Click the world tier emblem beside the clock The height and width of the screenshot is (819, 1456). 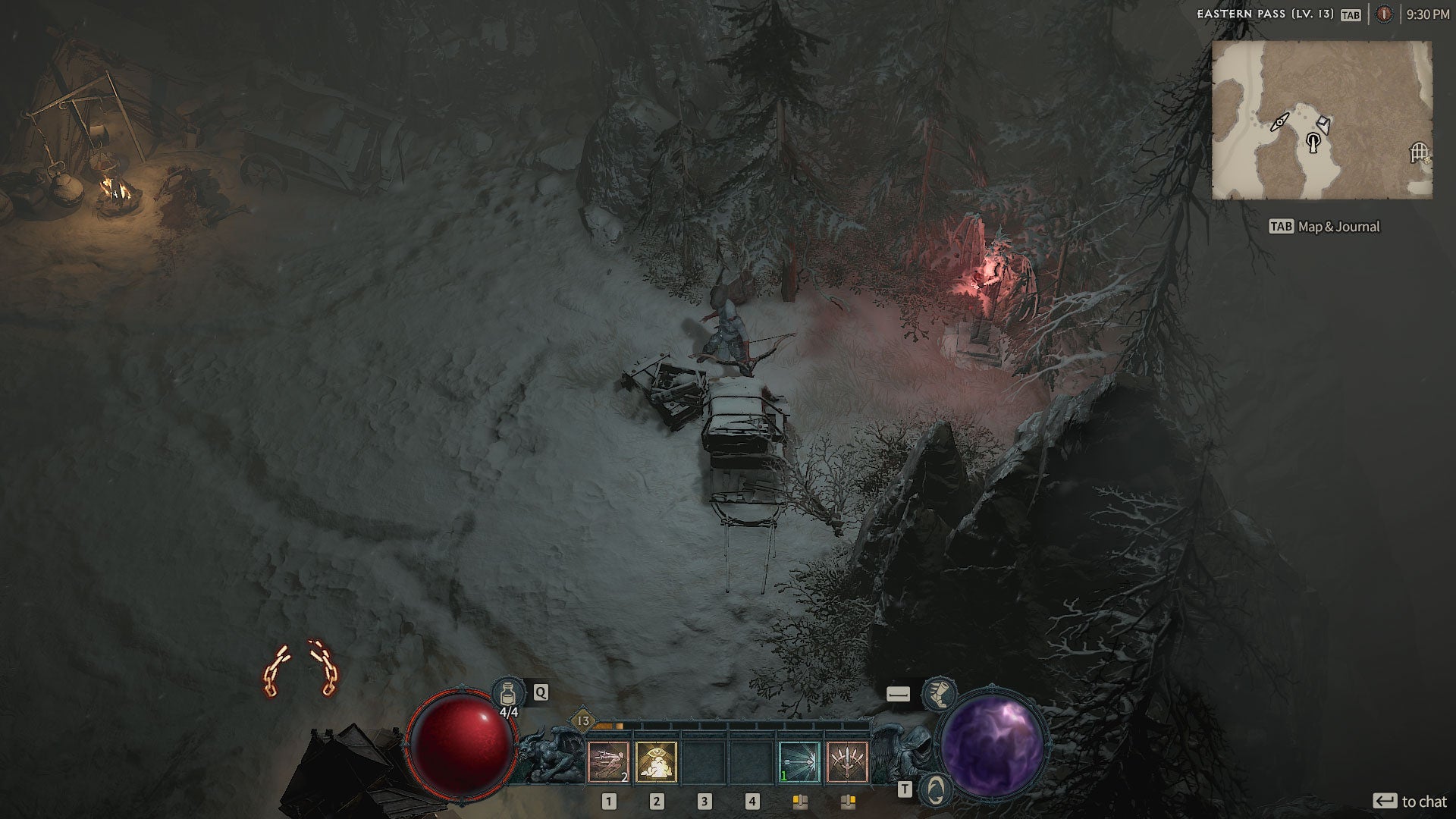(x=1384, y=14)
